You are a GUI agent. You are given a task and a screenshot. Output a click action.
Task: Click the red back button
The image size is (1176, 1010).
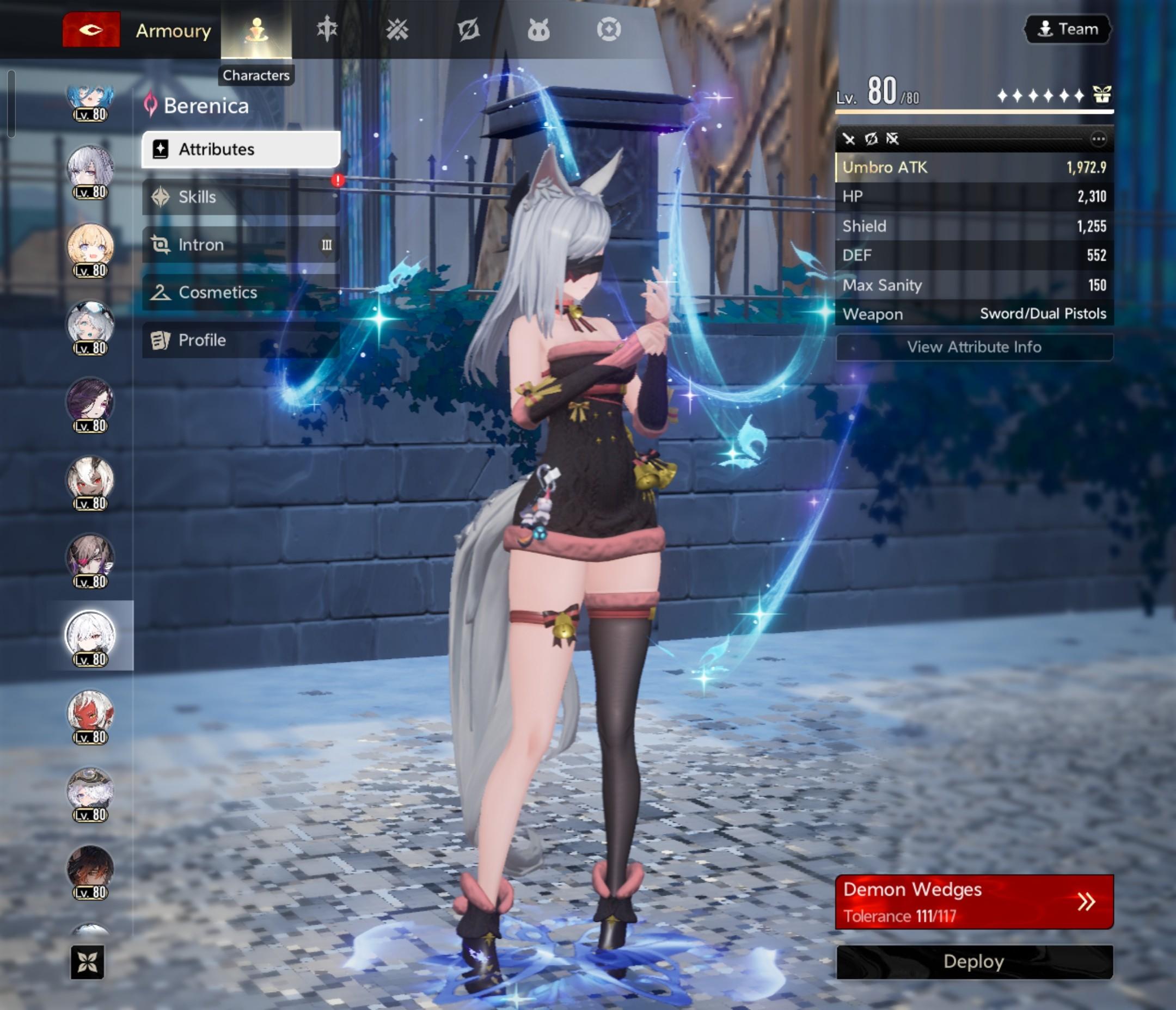coord(91,29)
